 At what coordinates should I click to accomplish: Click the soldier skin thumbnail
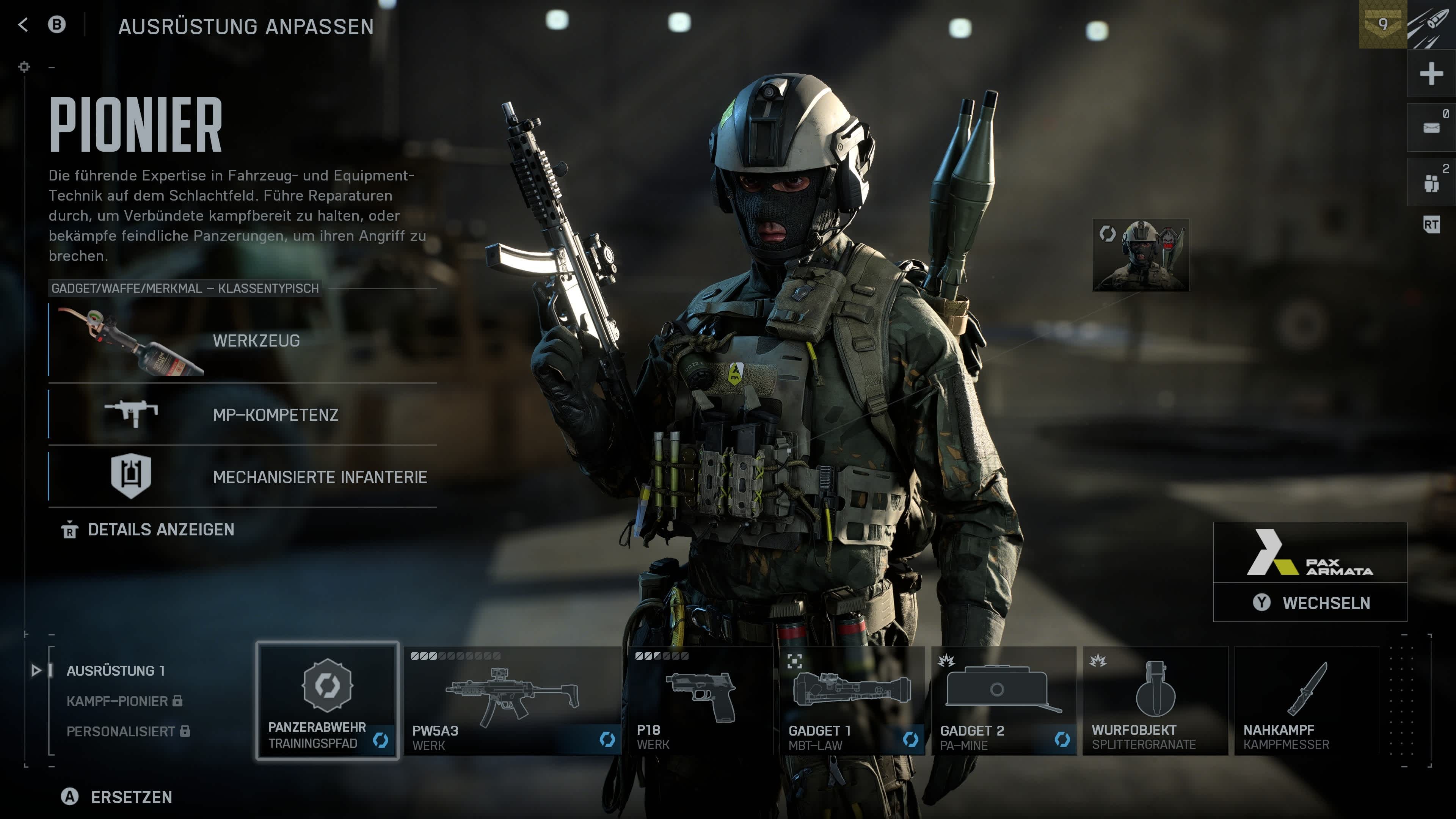(1140, 255)
